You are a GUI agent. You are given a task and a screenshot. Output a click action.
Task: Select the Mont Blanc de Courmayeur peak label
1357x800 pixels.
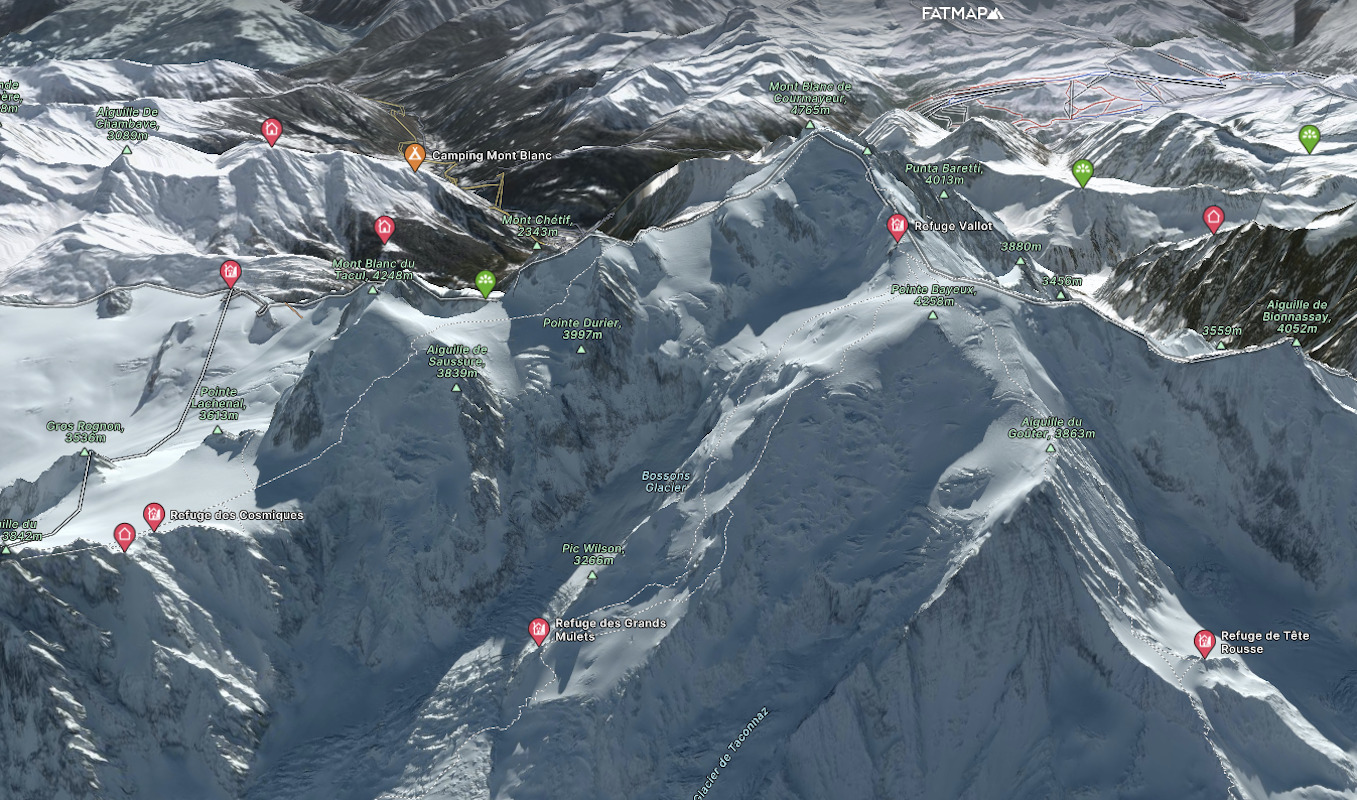(x=810, y=98)
